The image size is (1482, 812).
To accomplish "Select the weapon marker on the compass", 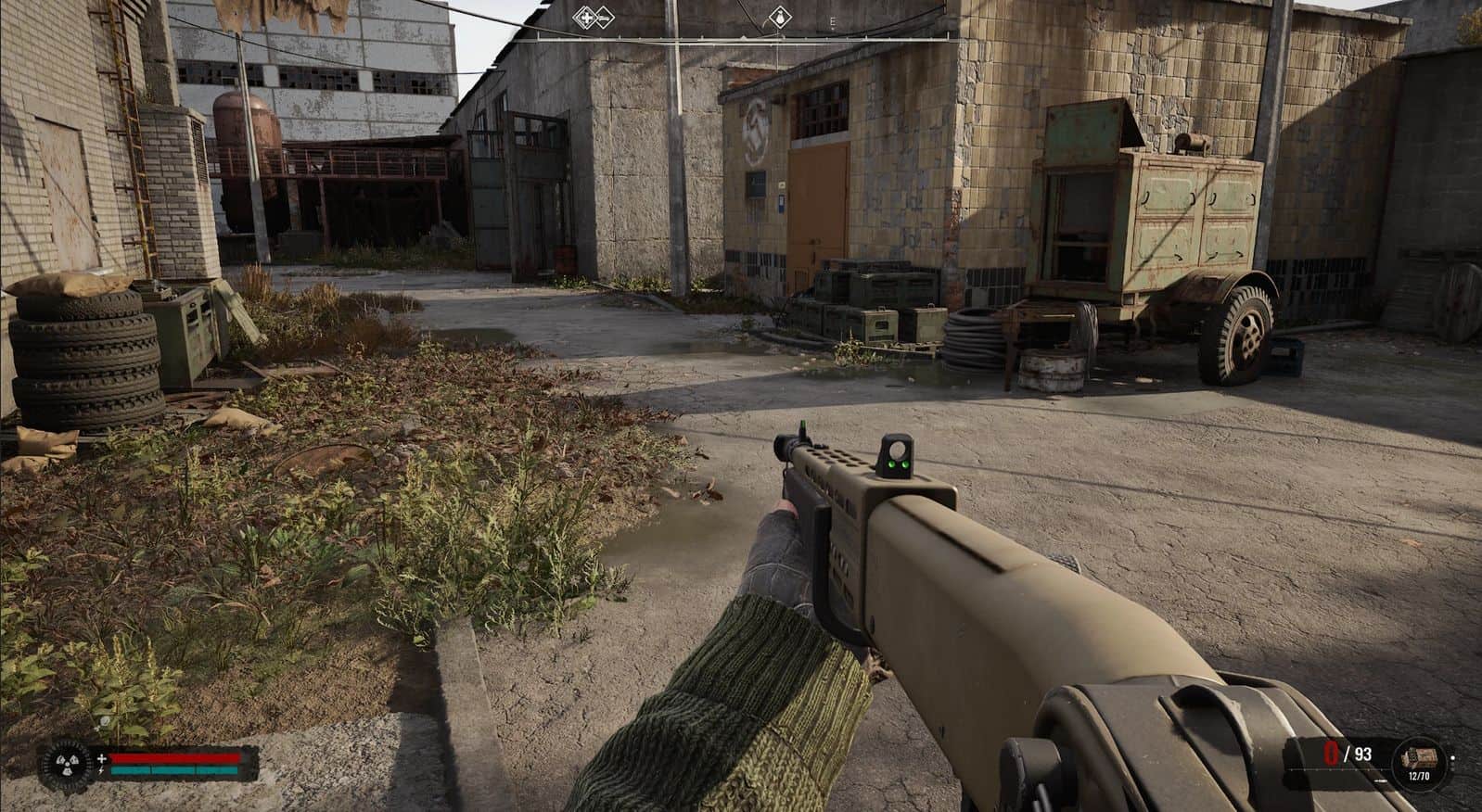I will pos(603,16).
